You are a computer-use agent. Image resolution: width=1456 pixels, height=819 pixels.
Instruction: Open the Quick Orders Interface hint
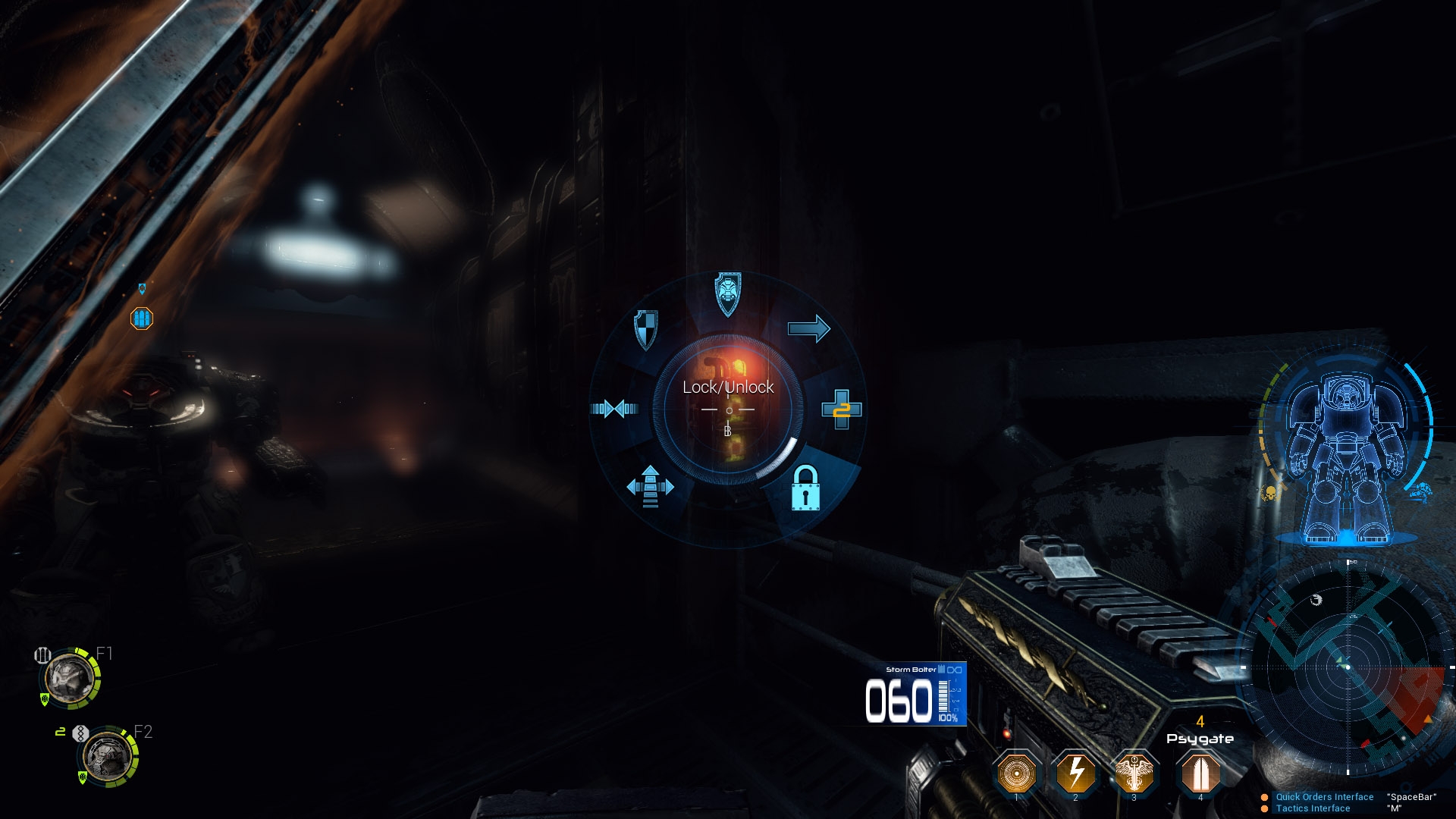click(x=1324, y=797)
